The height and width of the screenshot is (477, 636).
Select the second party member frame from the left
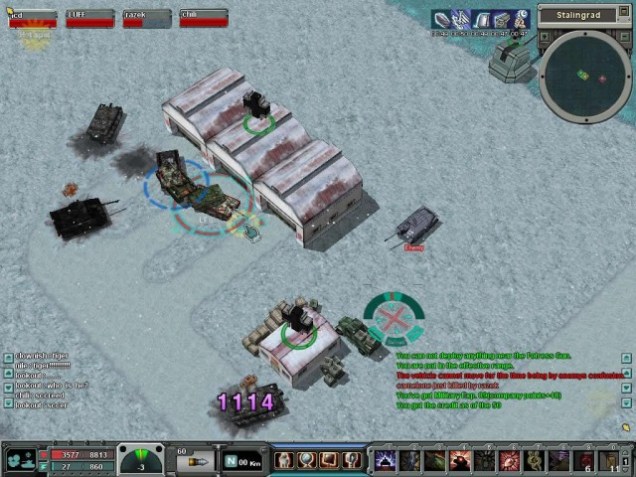coord(90,17)
